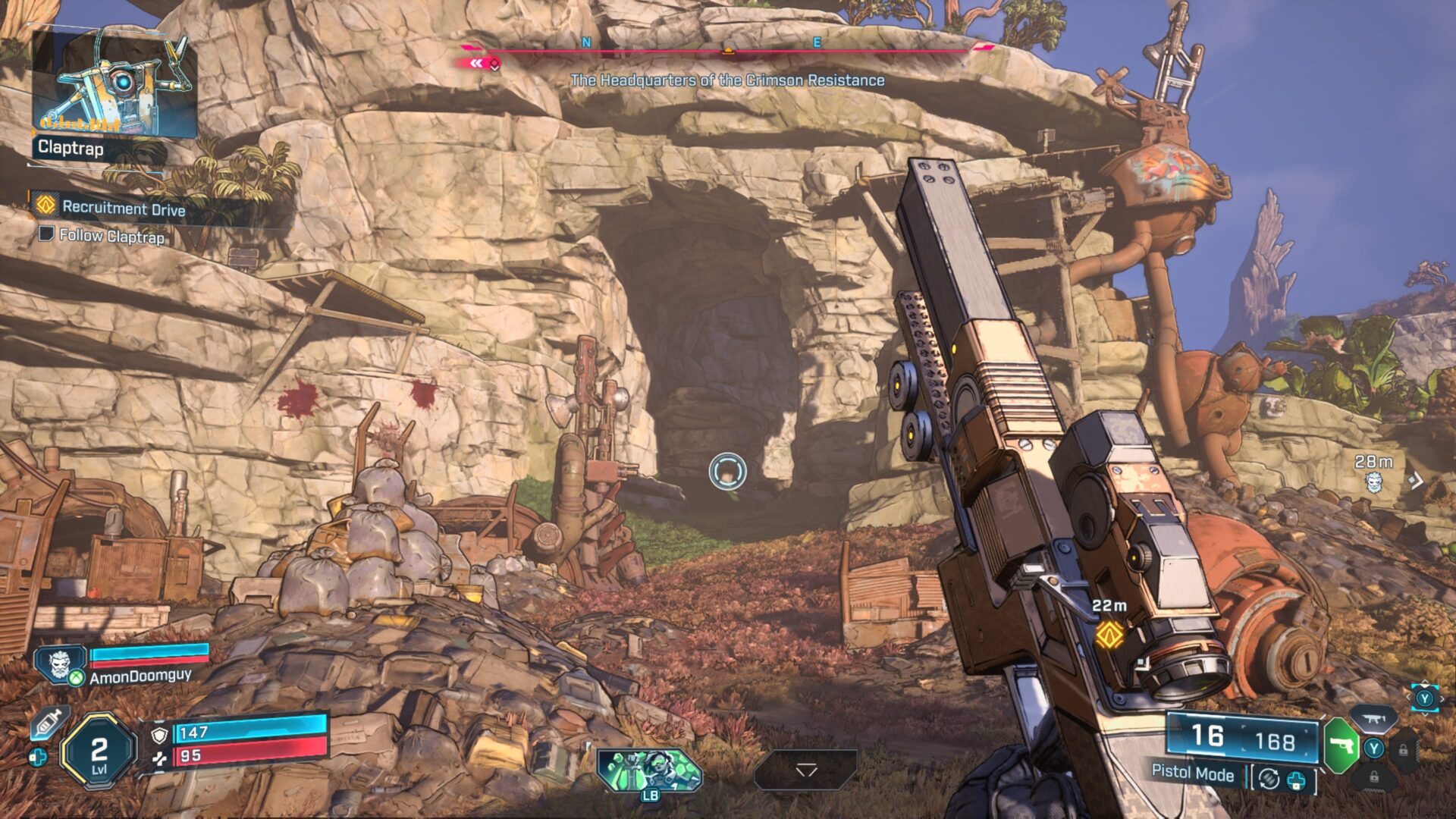Click the Claptrap speaker portrait

click(114, 83)
